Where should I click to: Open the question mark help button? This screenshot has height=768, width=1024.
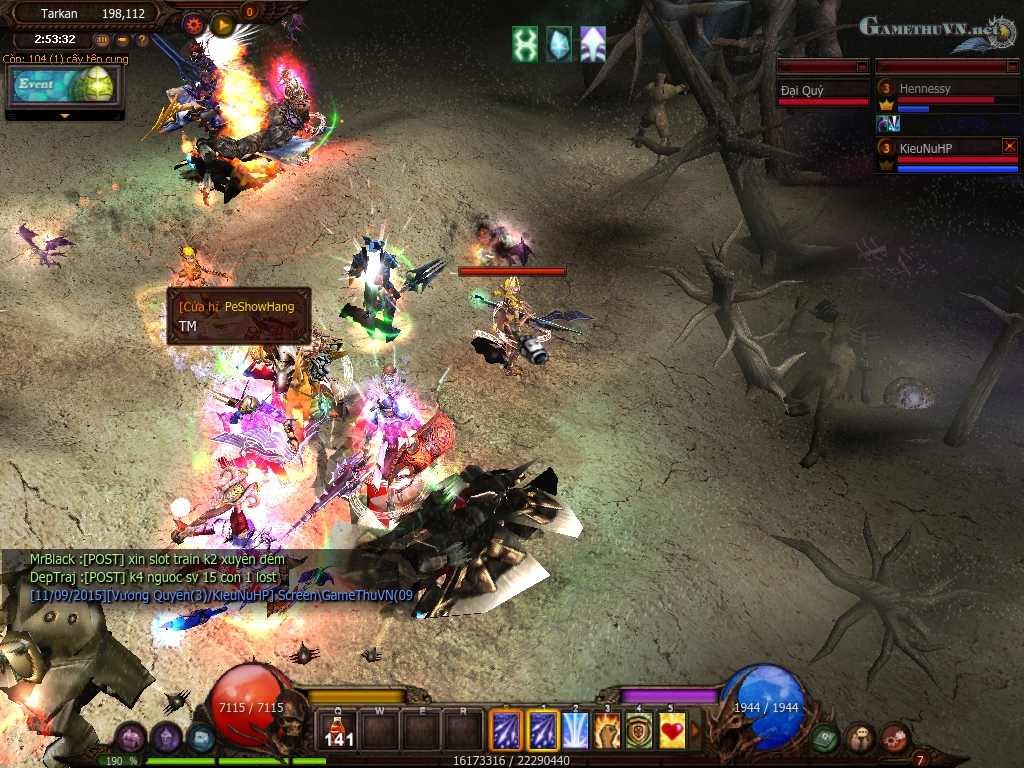pos(142,40)
